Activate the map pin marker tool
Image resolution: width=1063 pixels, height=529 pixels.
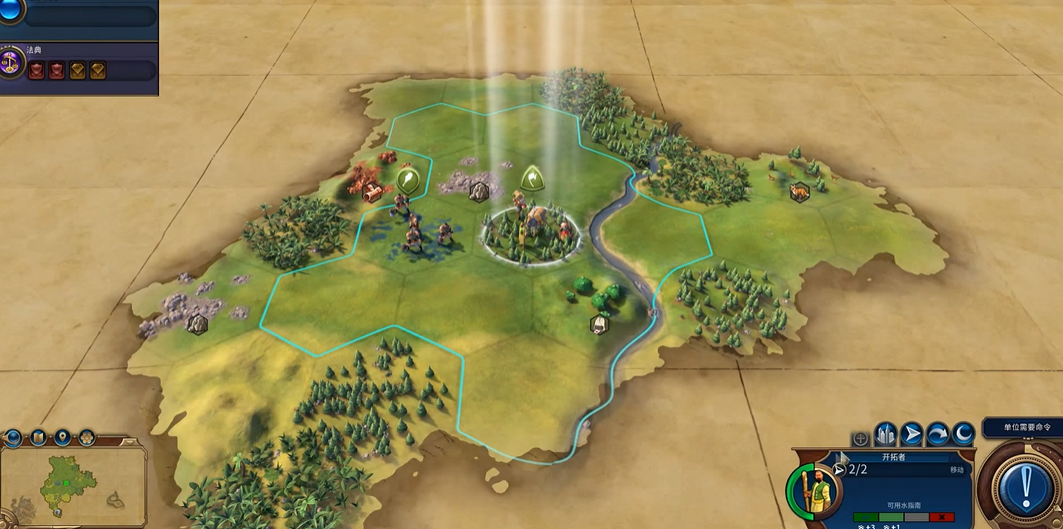tap(62, 438)
